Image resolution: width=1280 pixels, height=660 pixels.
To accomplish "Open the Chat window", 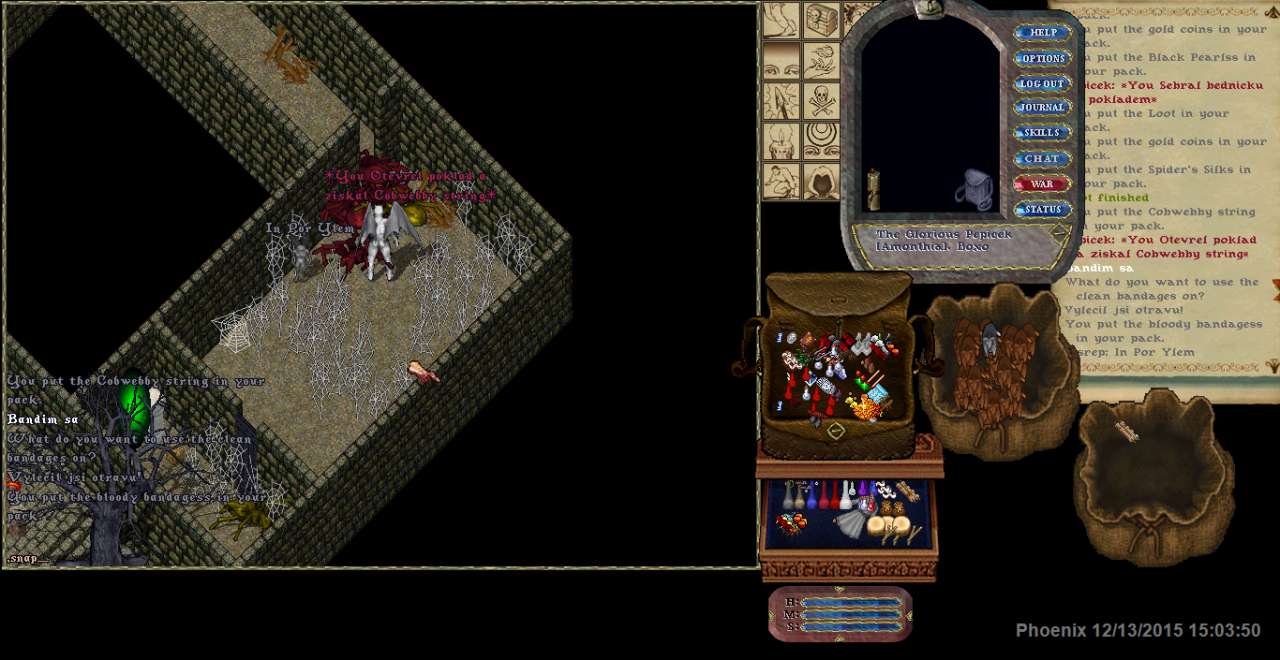I will [1042, 159].
